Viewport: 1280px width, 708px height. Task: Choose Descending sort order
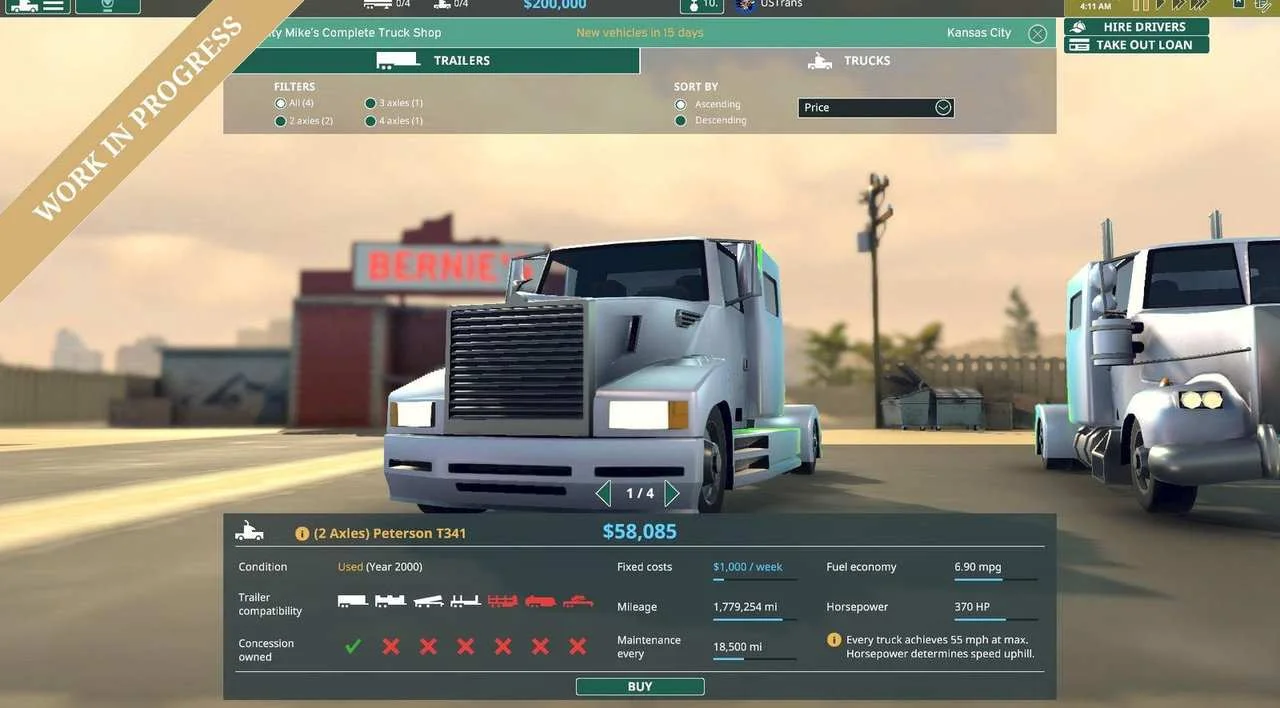681,121
